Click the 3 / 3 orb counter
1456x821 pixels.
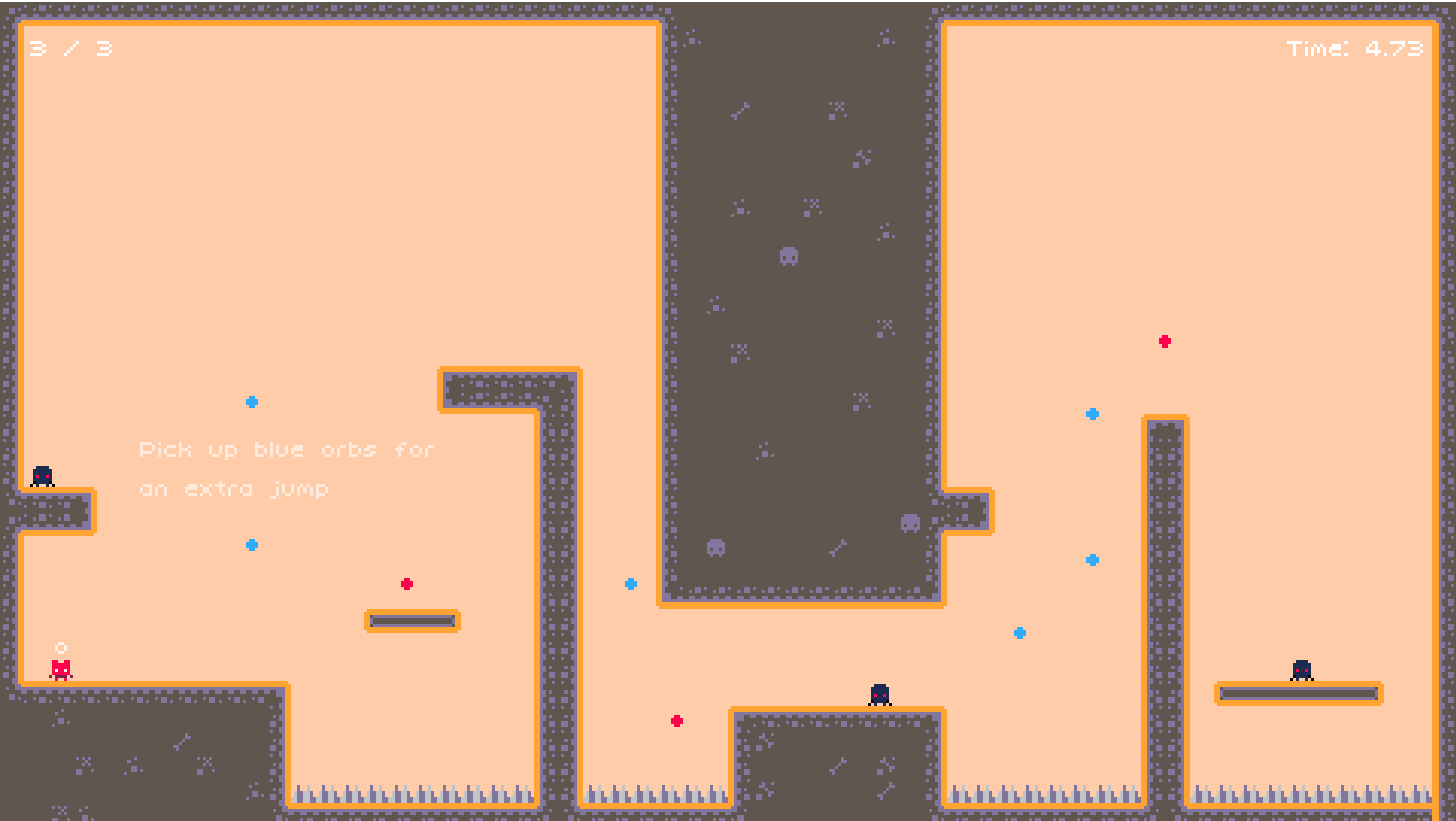[68, 49]
